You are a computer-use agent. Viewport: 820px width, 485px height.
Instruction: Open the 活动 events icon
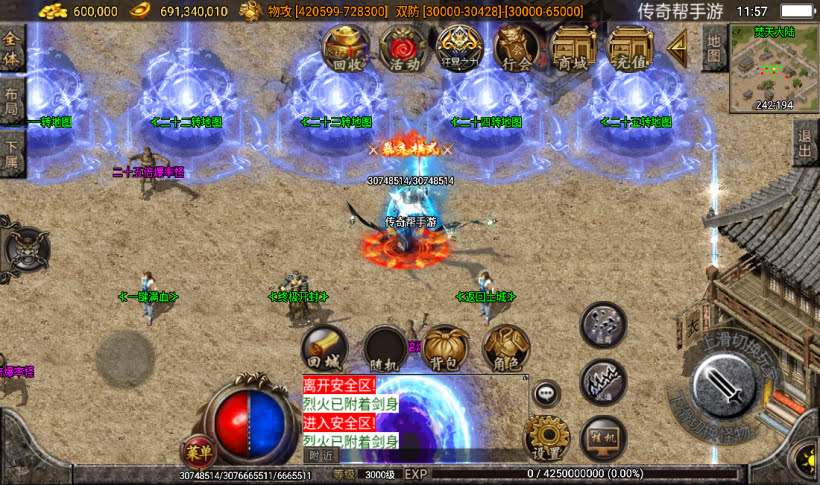coord(404,48)
